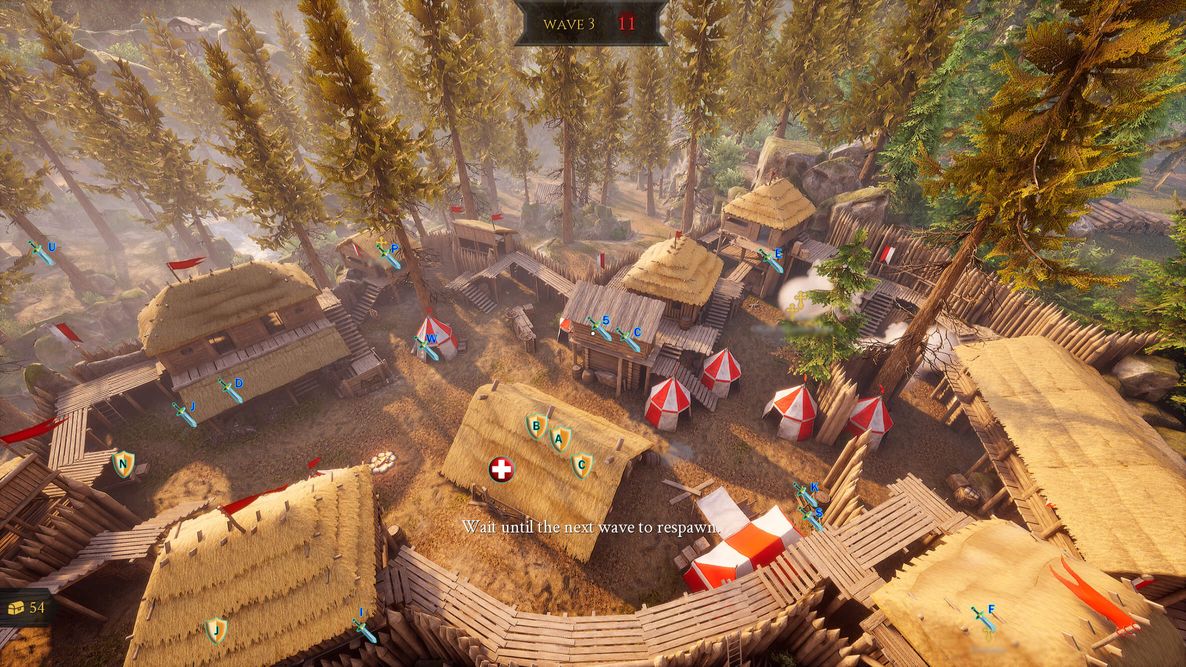Viewport: 1186px width, 667px height.
Task: Choose the shield marker labeled A
Action: (561, 438)
